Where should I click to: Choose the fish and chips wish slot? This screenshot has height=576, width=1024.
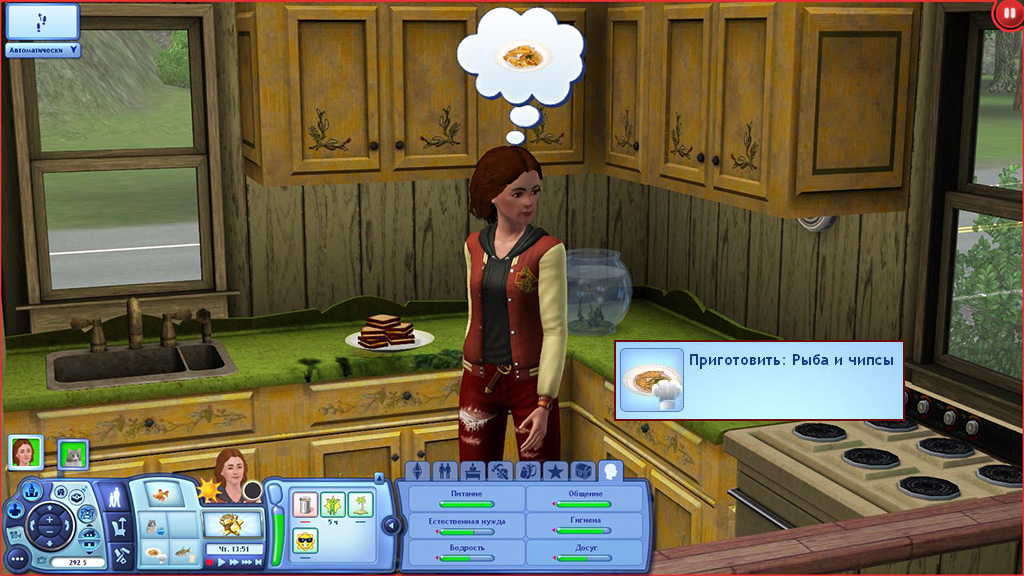coord(155,552)
